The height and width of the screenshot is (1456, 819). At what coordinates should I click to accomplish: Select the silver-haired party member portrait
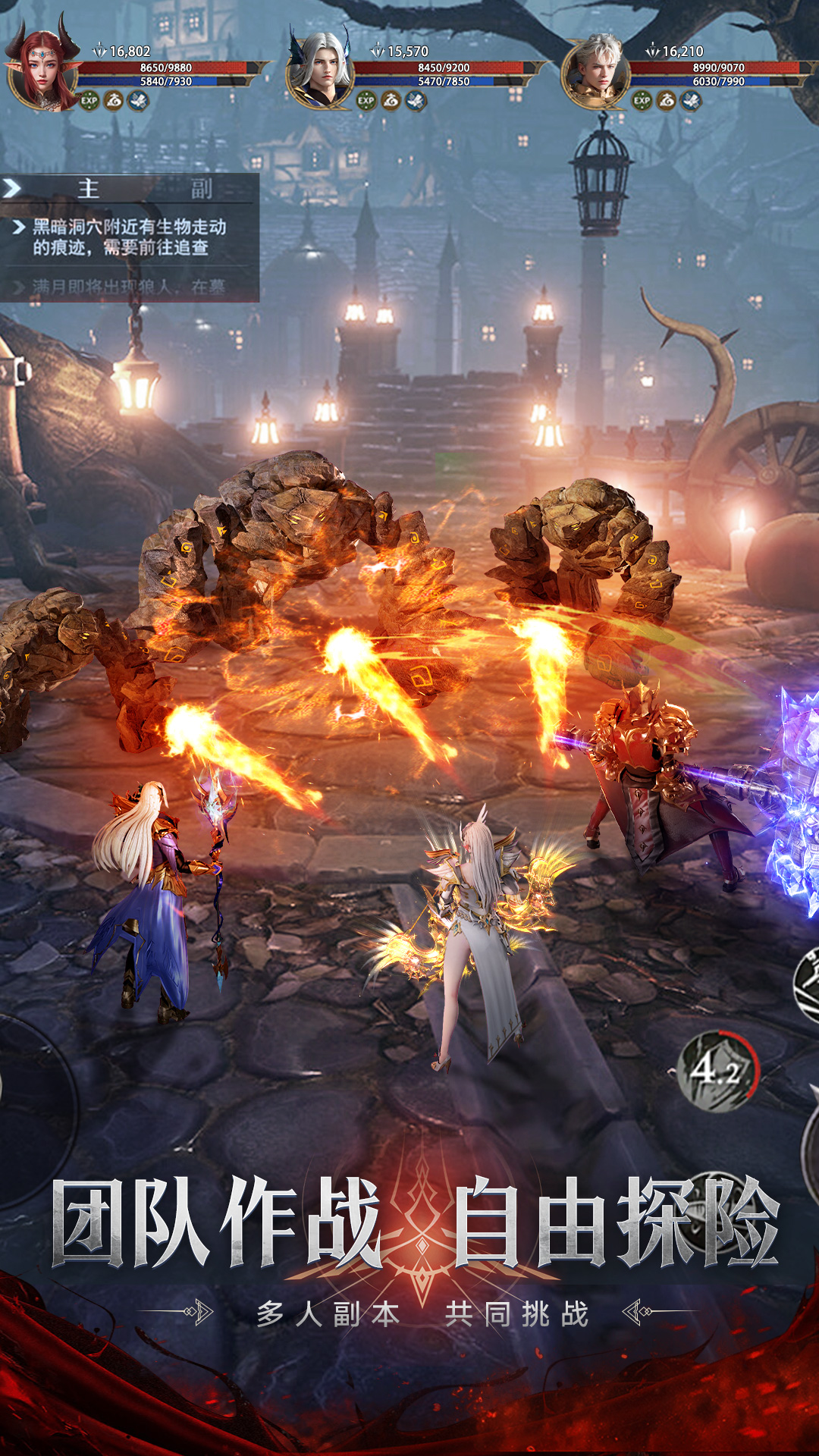click(x=322, y=72)
